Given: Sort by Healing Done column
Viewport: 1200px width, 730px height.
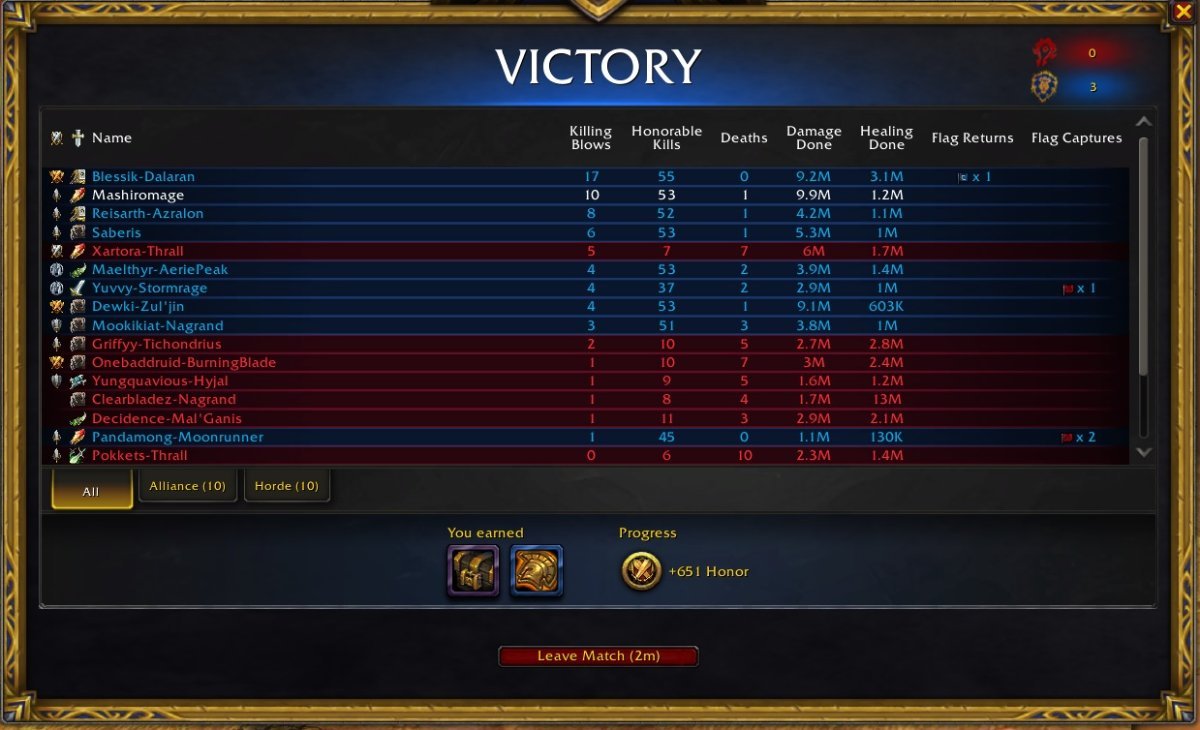Looking at the screenshot, I should click(x=886, y=138).
